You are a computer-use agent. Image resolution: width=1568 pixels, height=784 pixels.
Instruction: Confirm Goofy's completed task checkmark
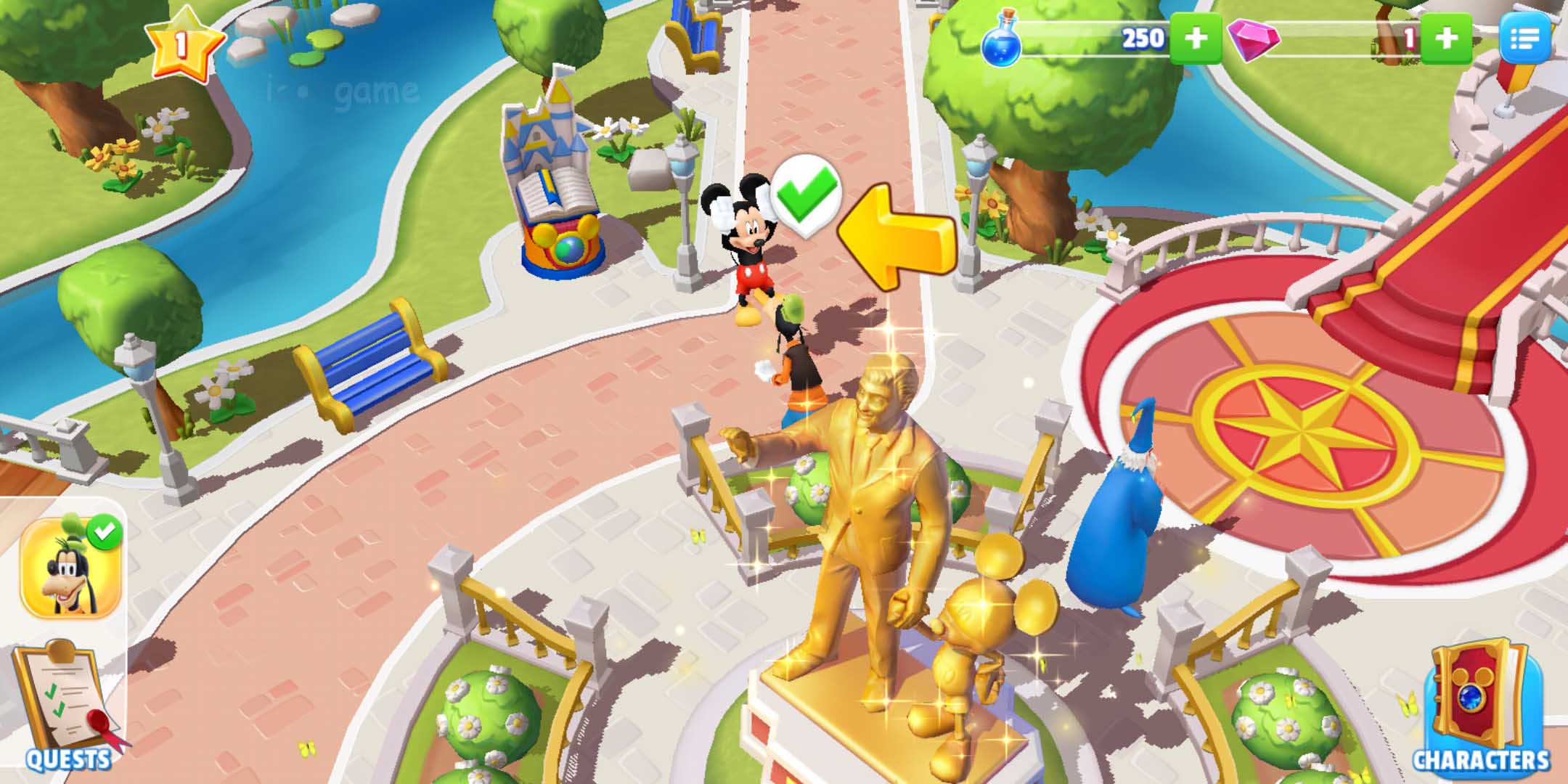pyautogui.click(x=104, y=534)
